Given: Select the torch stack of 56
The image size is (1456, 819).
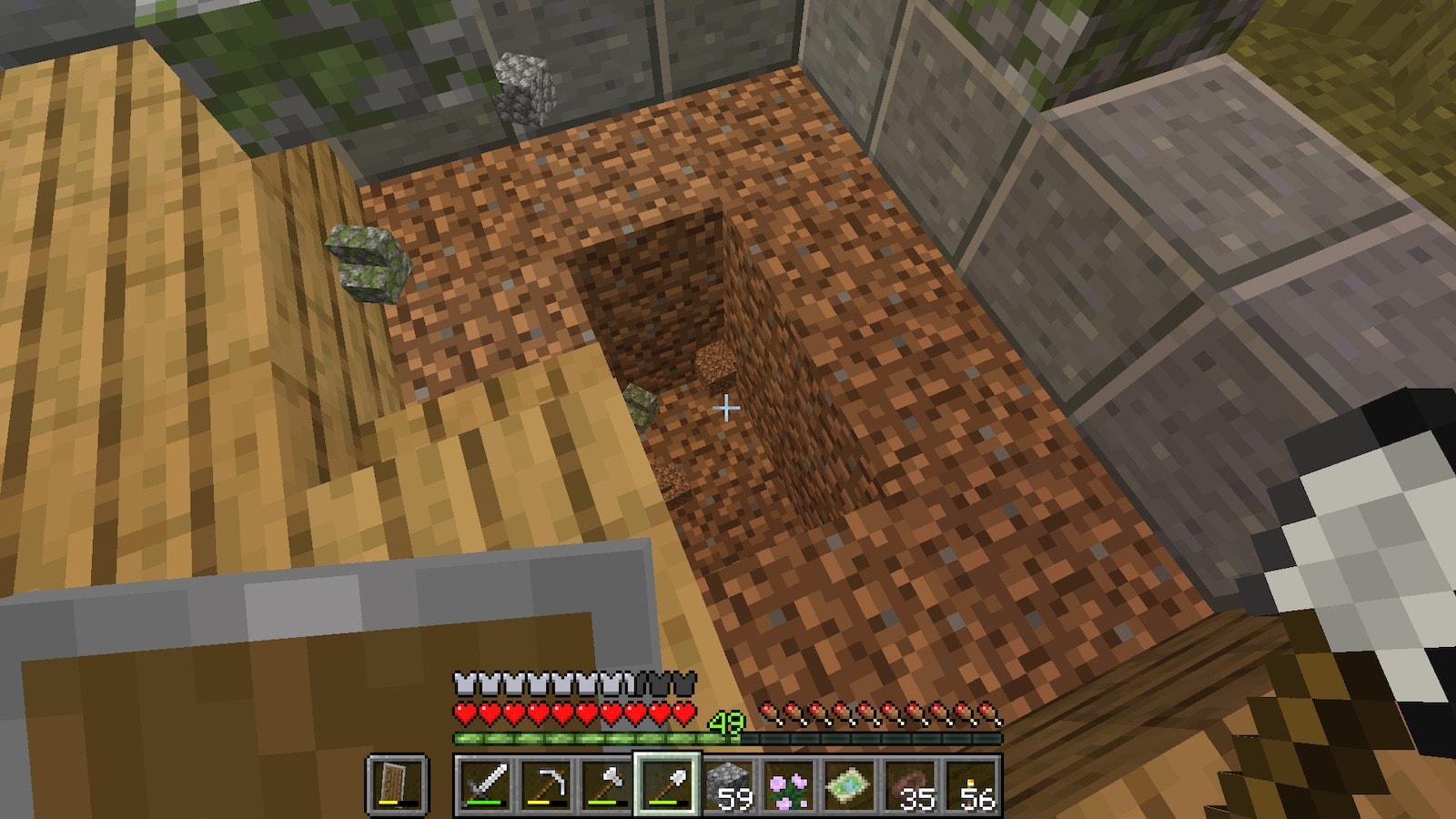Looking at the screenshot, I should point(970,784).
